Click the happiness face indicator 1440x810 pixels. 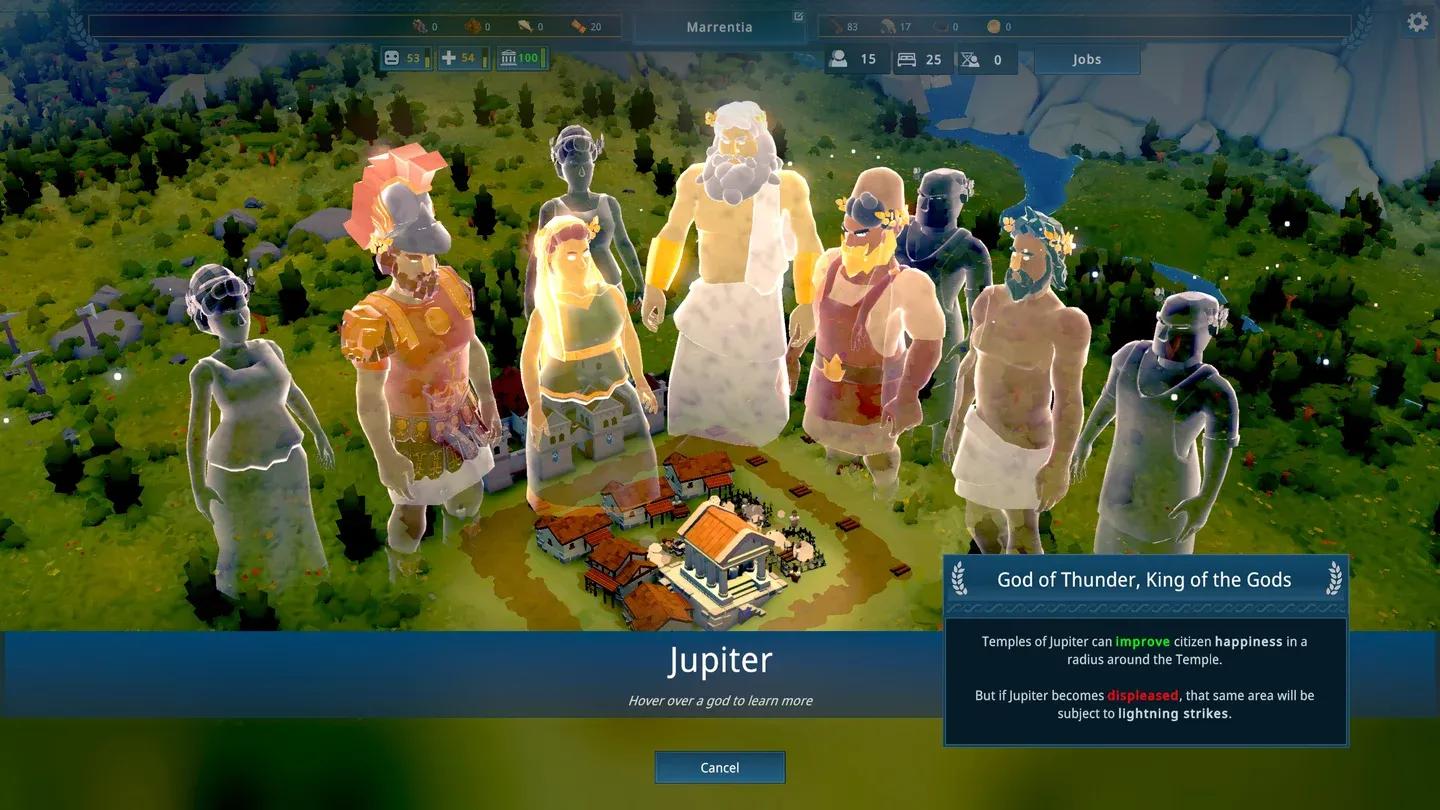(393, 58)
